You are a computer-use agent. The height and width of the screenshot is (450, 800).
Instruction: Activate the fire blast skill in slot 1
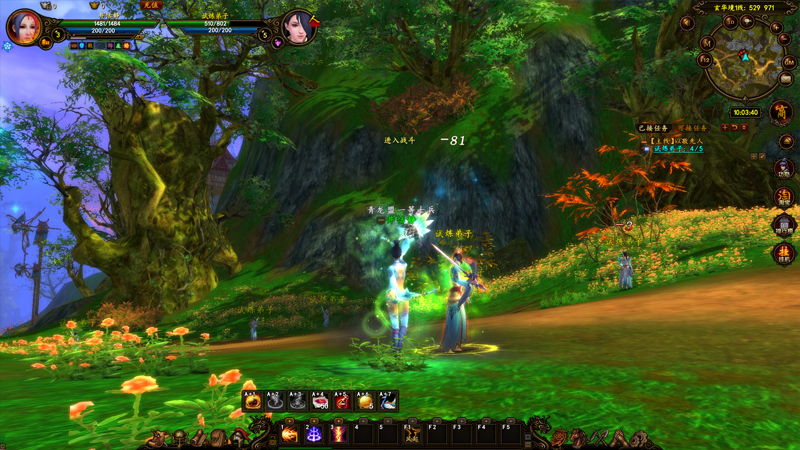click(290, 435)
